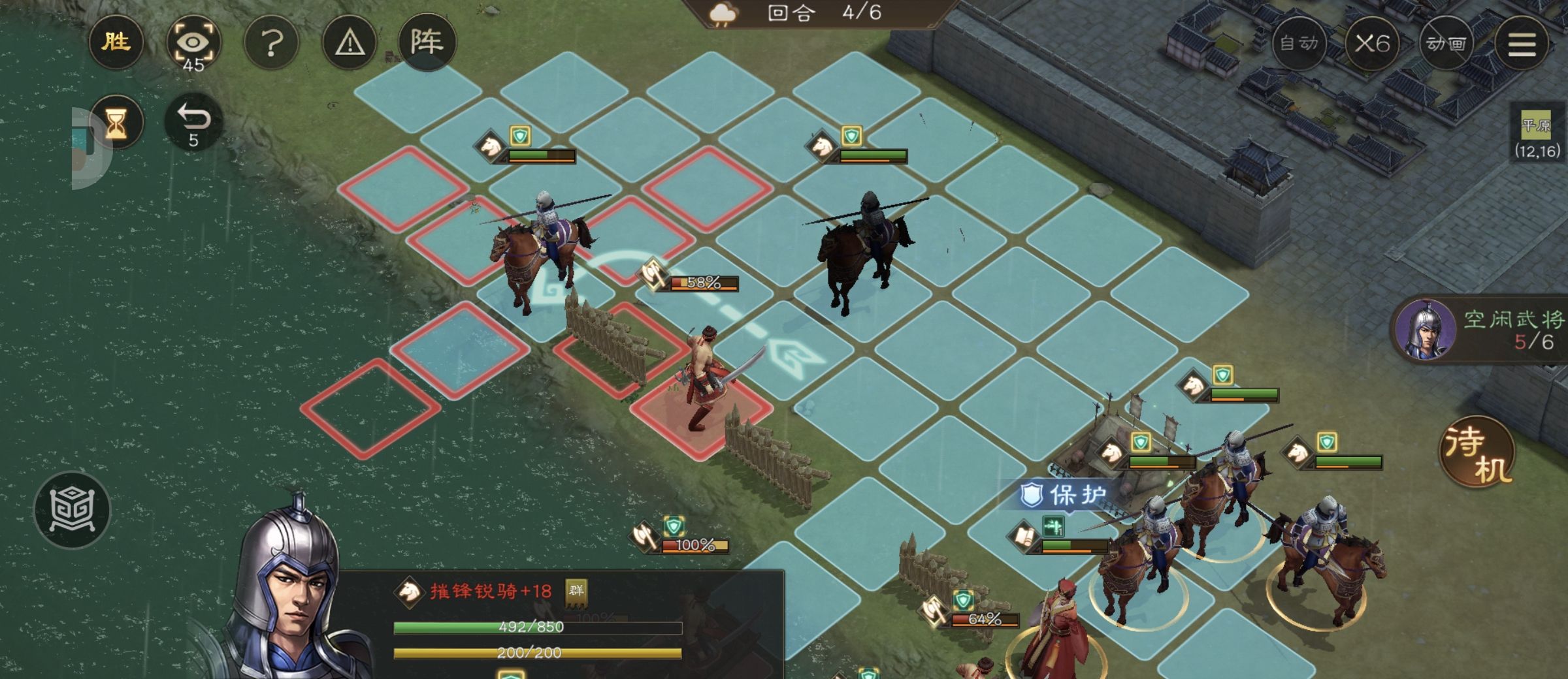This screenshot has width=1568, height=679.
Task: Toggle the 动画 animation setting
Action: (x=1446, y=44)
